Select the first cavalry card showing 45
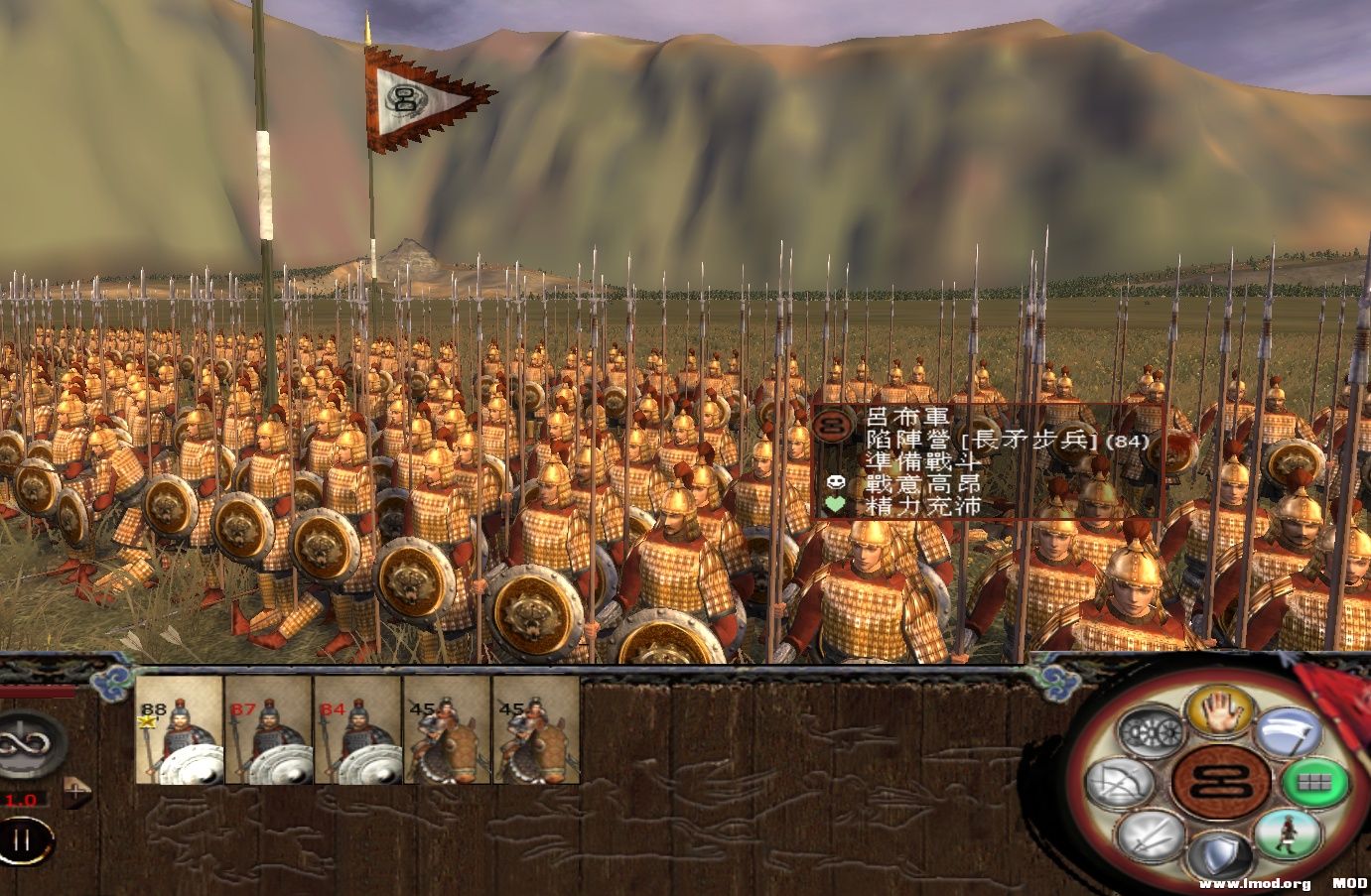1371x896 pixels. tap(444, 739)
